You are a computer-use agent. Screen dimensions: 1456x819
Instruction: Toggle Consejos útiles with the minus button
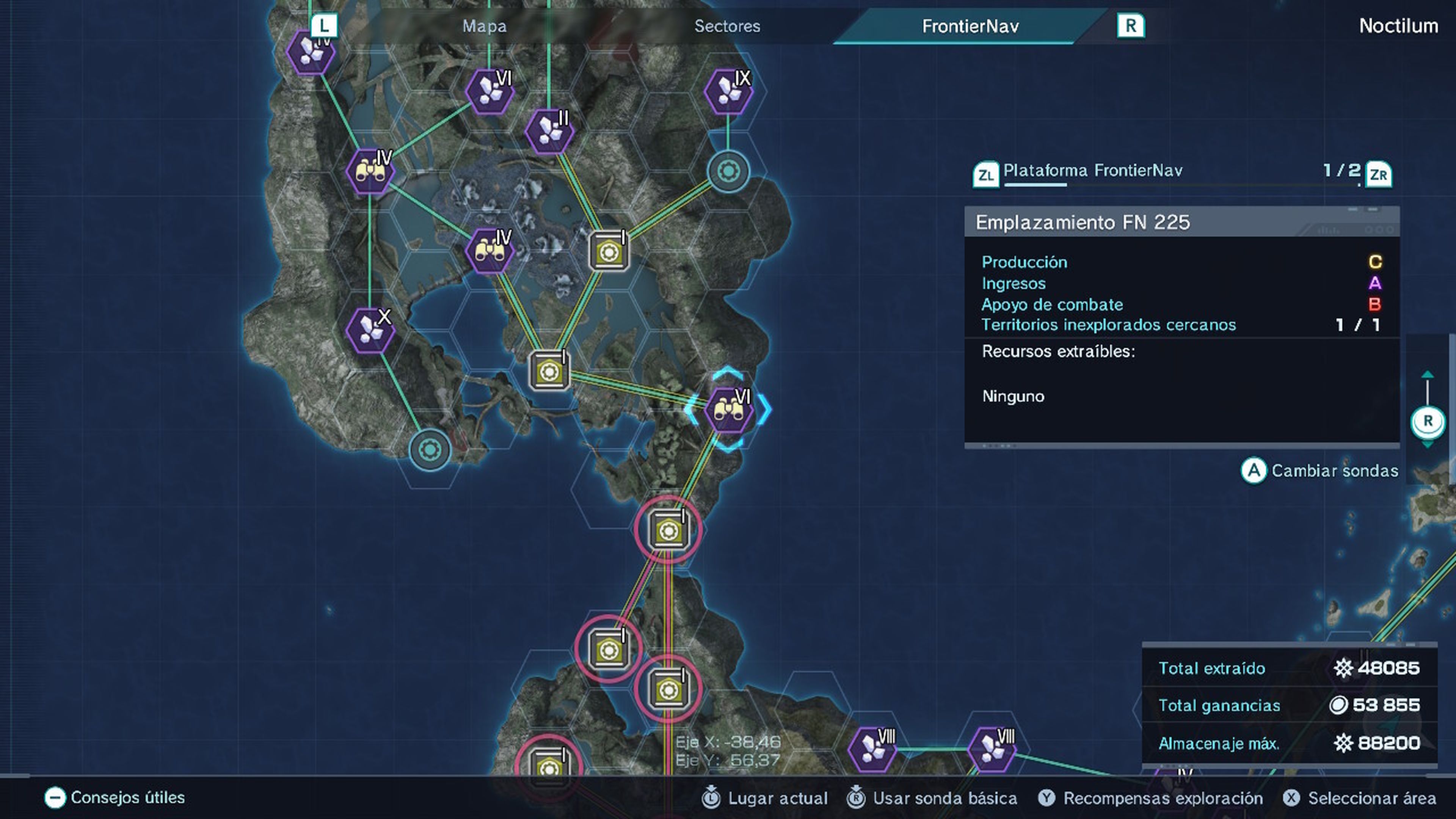coord(55,798)
